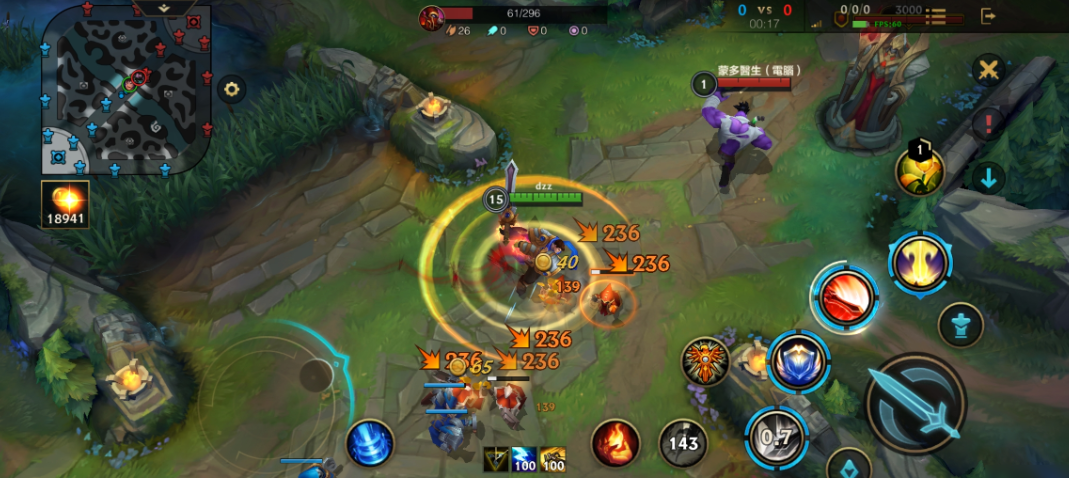This screenshot has height=478, width=1069.
Task: Cast the Ignite flame summoner spell
Action: coord(615,443)
